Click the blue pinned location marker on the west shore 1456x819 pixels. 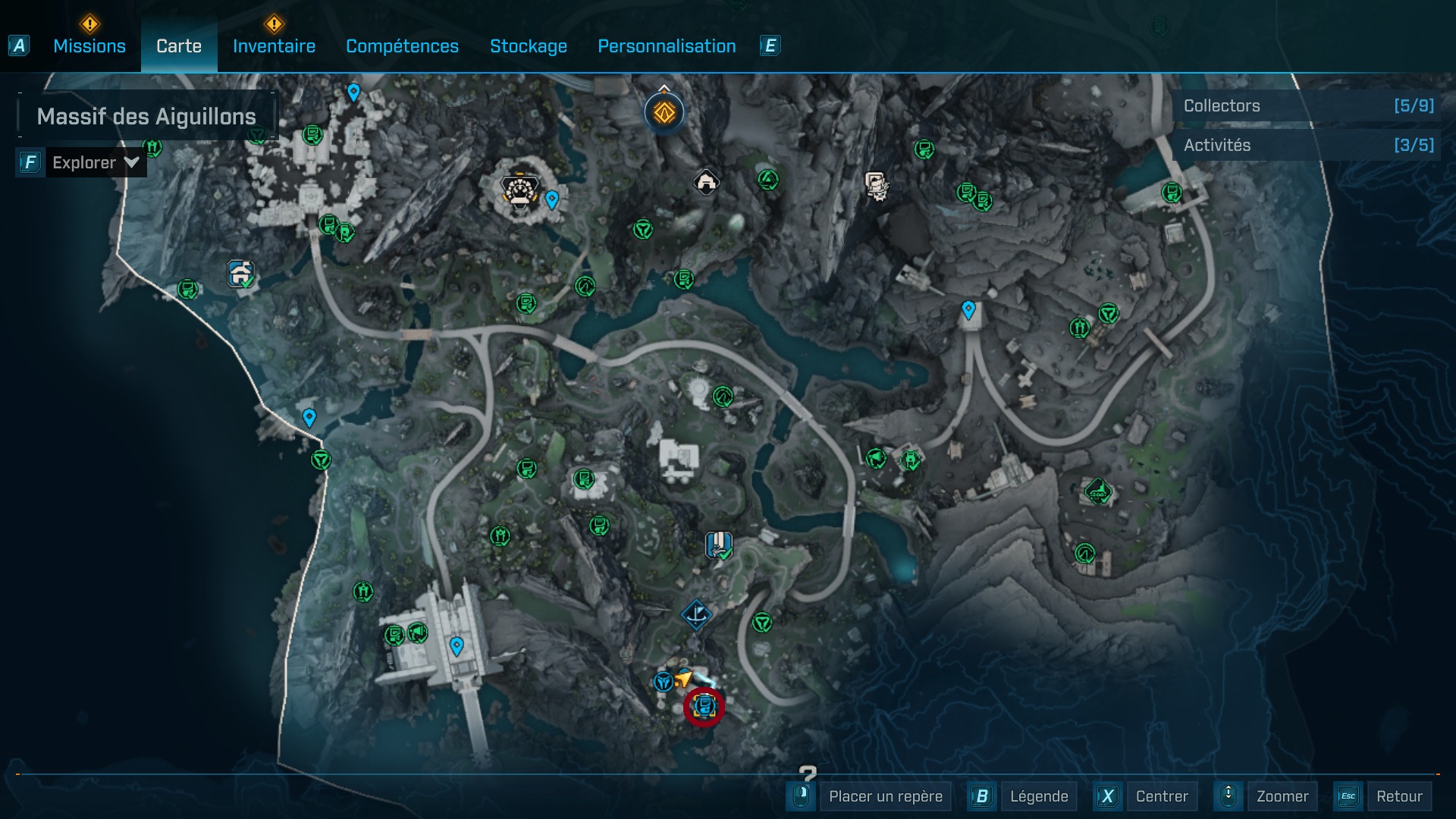[x=308, y=418]
